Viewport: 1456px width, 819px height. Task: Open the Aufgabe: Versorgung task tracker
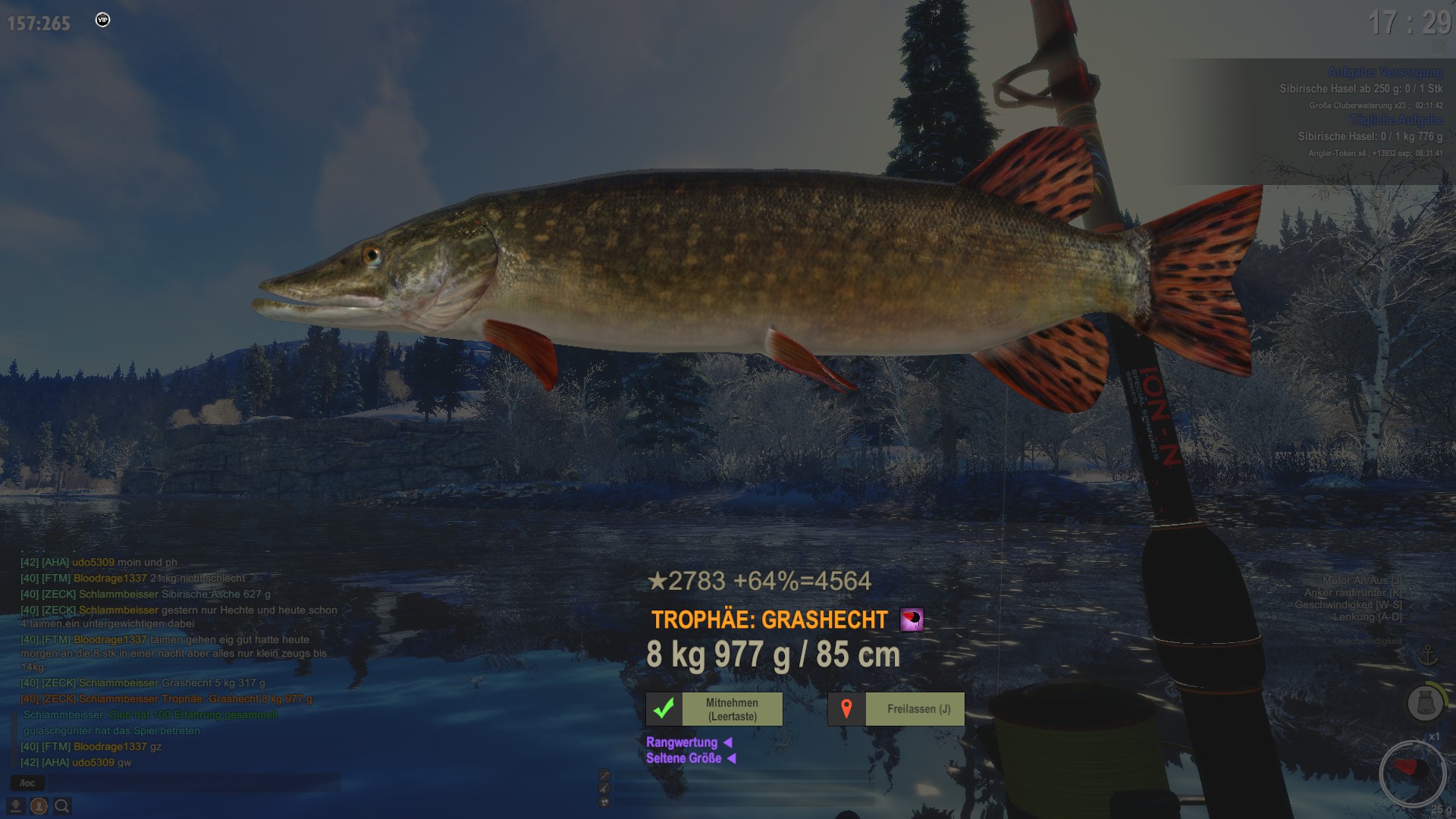(1385, 72)
